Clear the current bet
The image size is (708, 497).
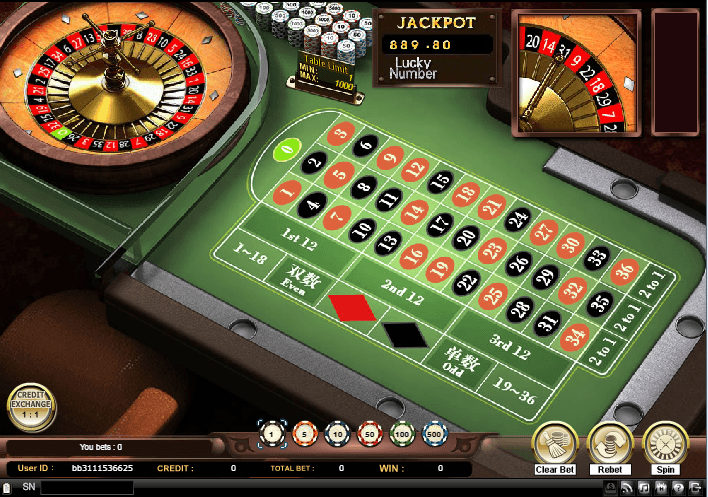[553, 441]
